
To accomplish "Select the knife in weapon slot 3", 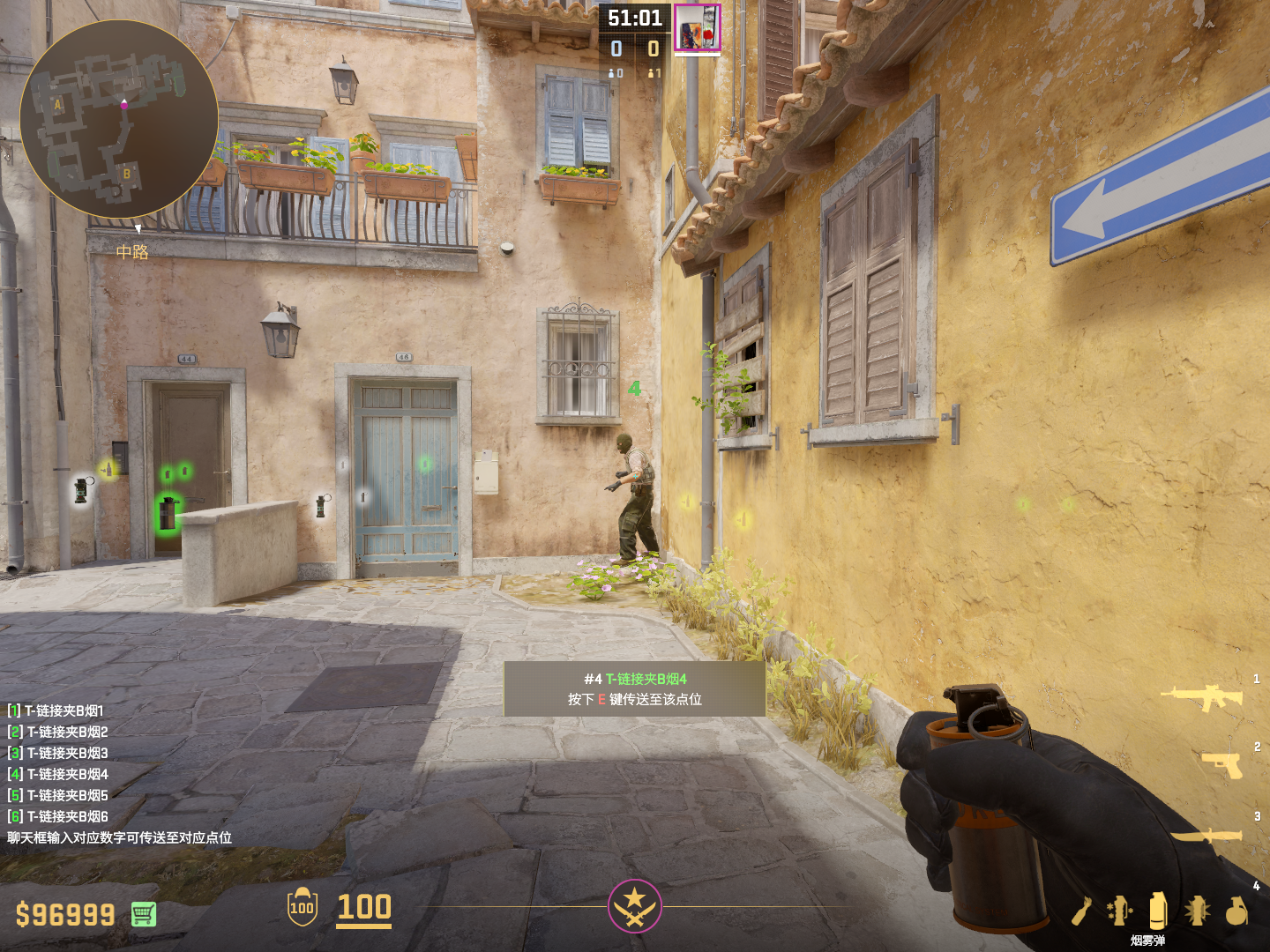I will pyautogui.click(x=1206, y=835).
